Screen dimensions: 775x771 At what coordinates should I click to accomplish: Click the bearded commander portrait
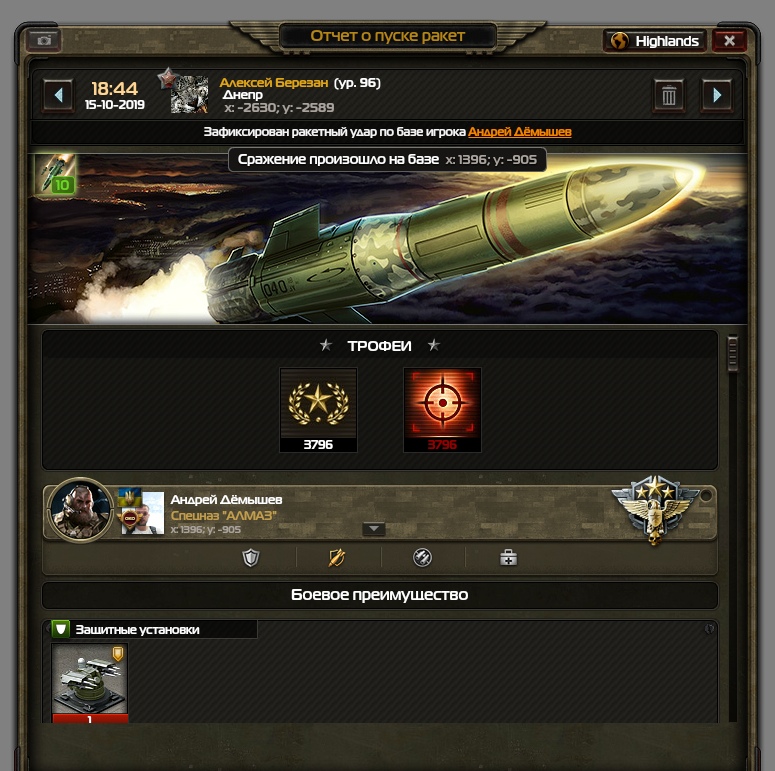pyautogui.click(x=80, y=511)
